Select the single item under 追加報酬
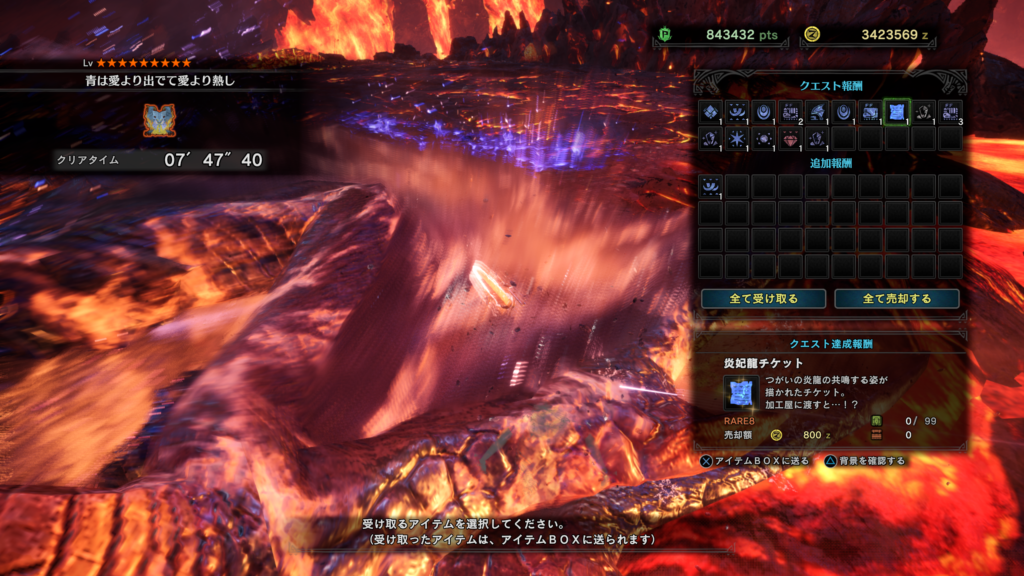The height and width of the screenshot is (576, 1024). pos(711,186)
